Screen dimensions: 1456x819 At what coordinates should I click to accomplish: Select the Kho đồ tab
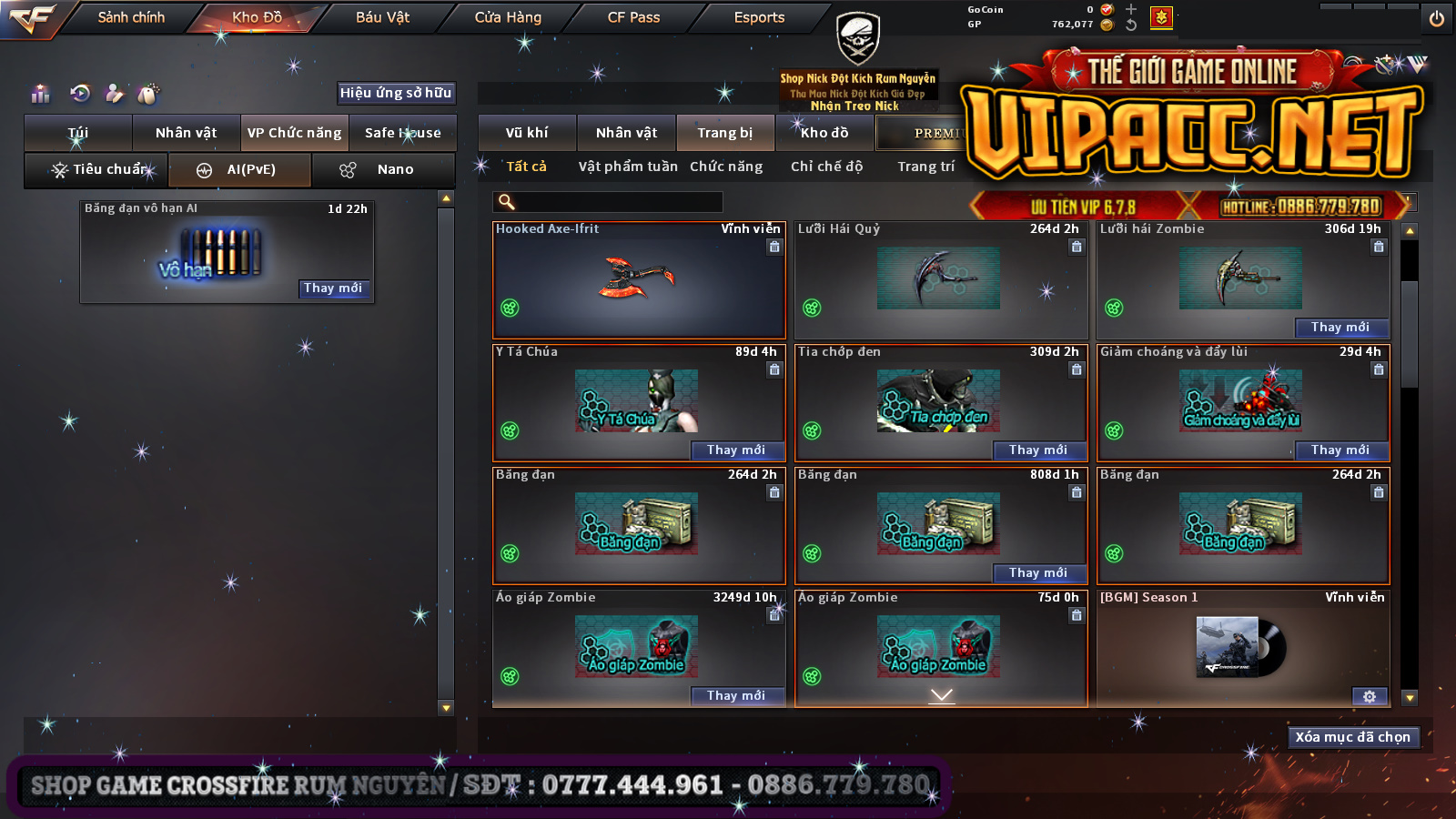coord(824,133)
